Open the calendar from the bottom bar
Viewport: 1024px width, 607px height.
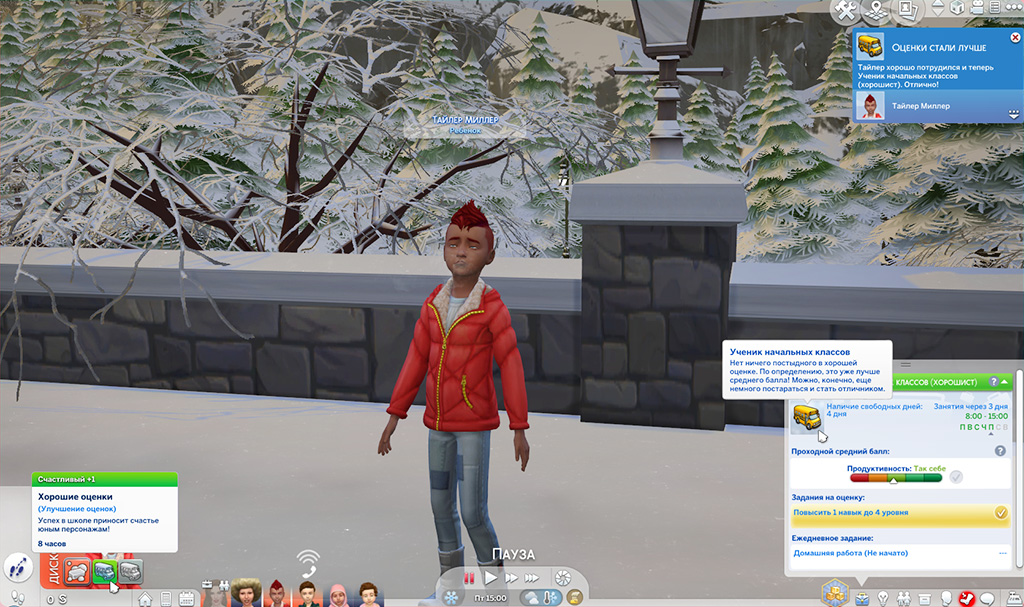186,599
